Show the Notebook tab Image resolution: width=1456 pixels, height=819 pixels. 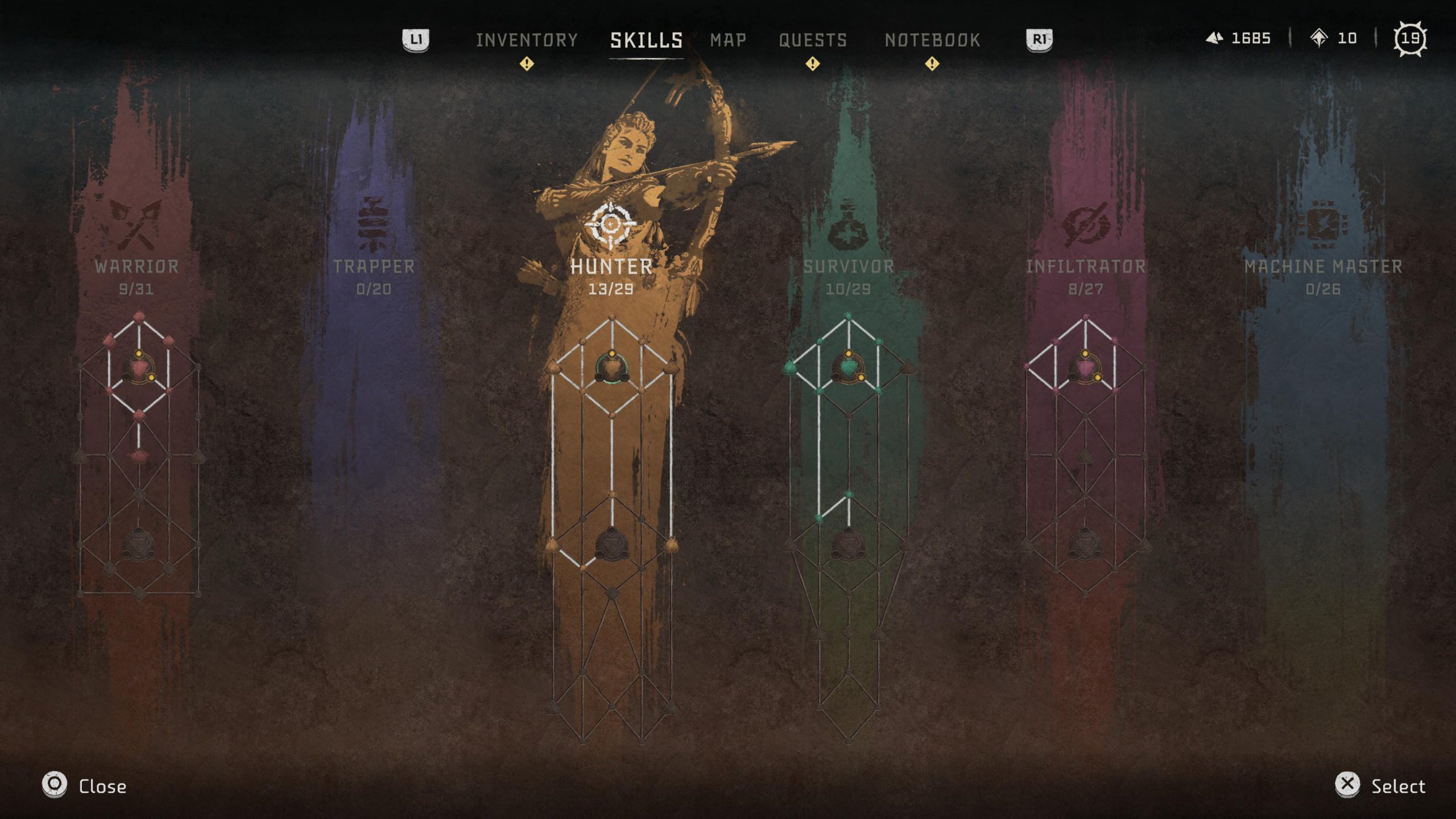click(932, 40)
